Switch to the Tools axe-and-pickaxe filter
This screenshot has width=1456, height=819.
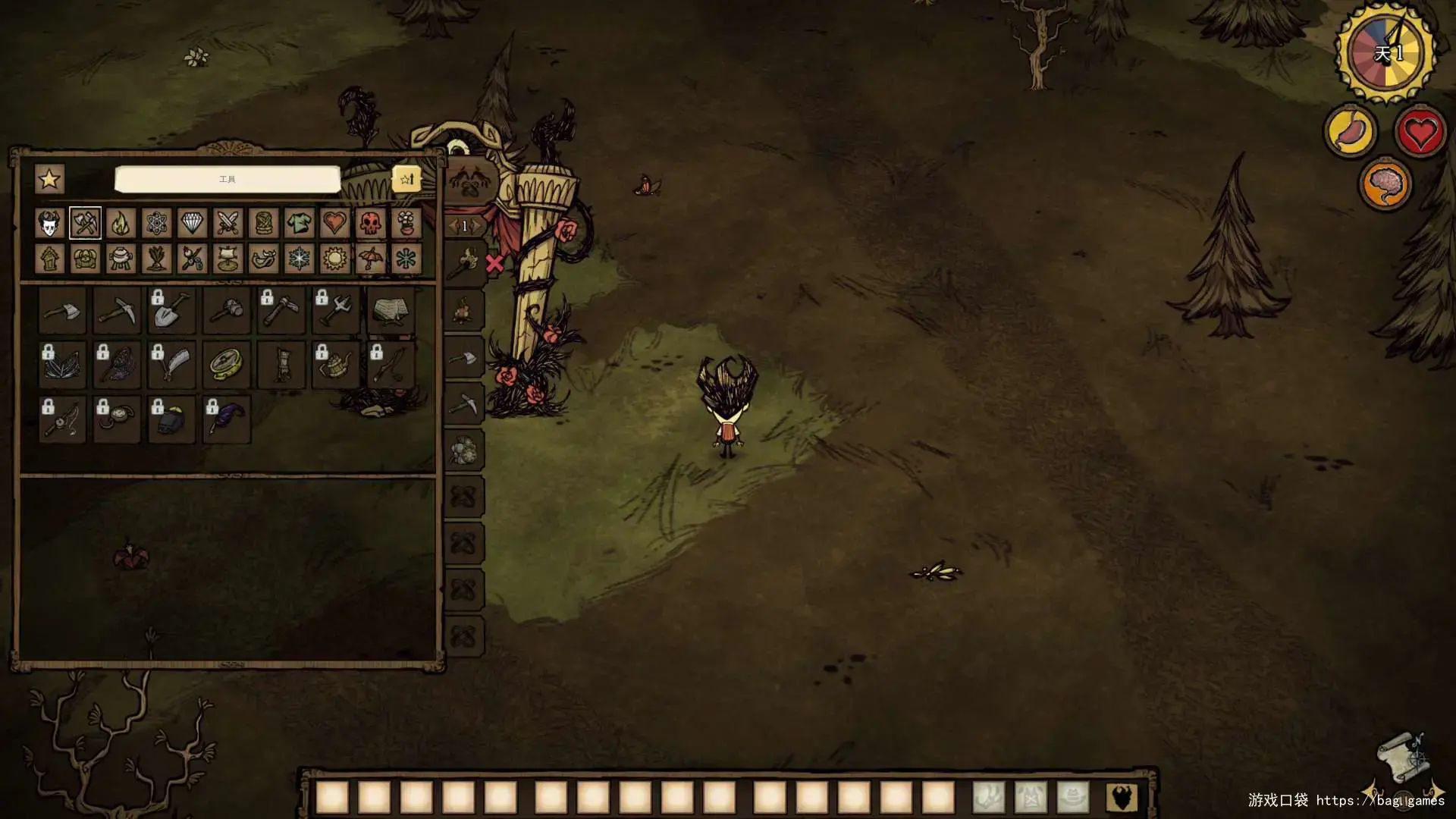pos(85,224)
